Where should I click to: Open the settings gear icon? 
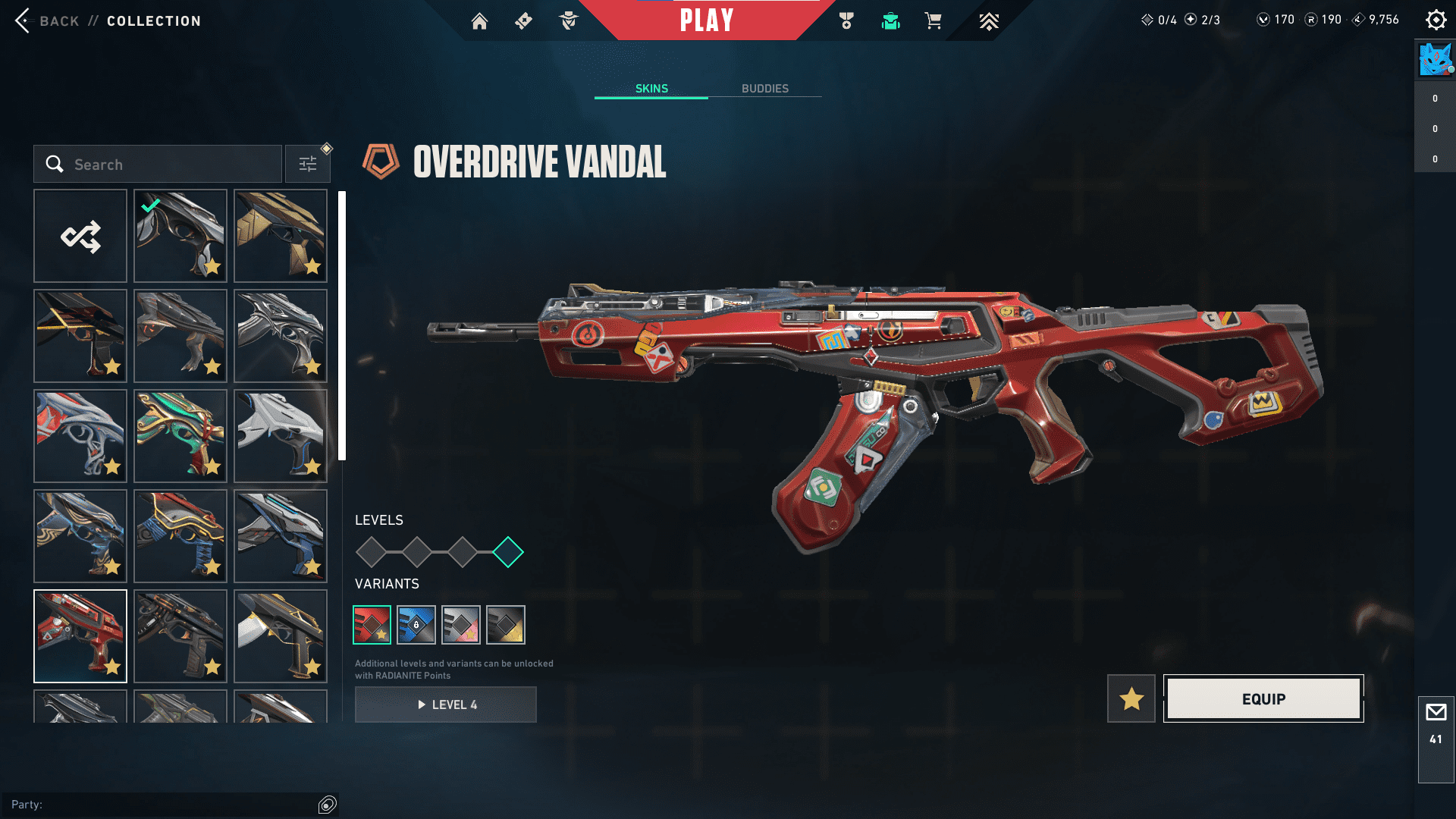(x=1436, y=20)
